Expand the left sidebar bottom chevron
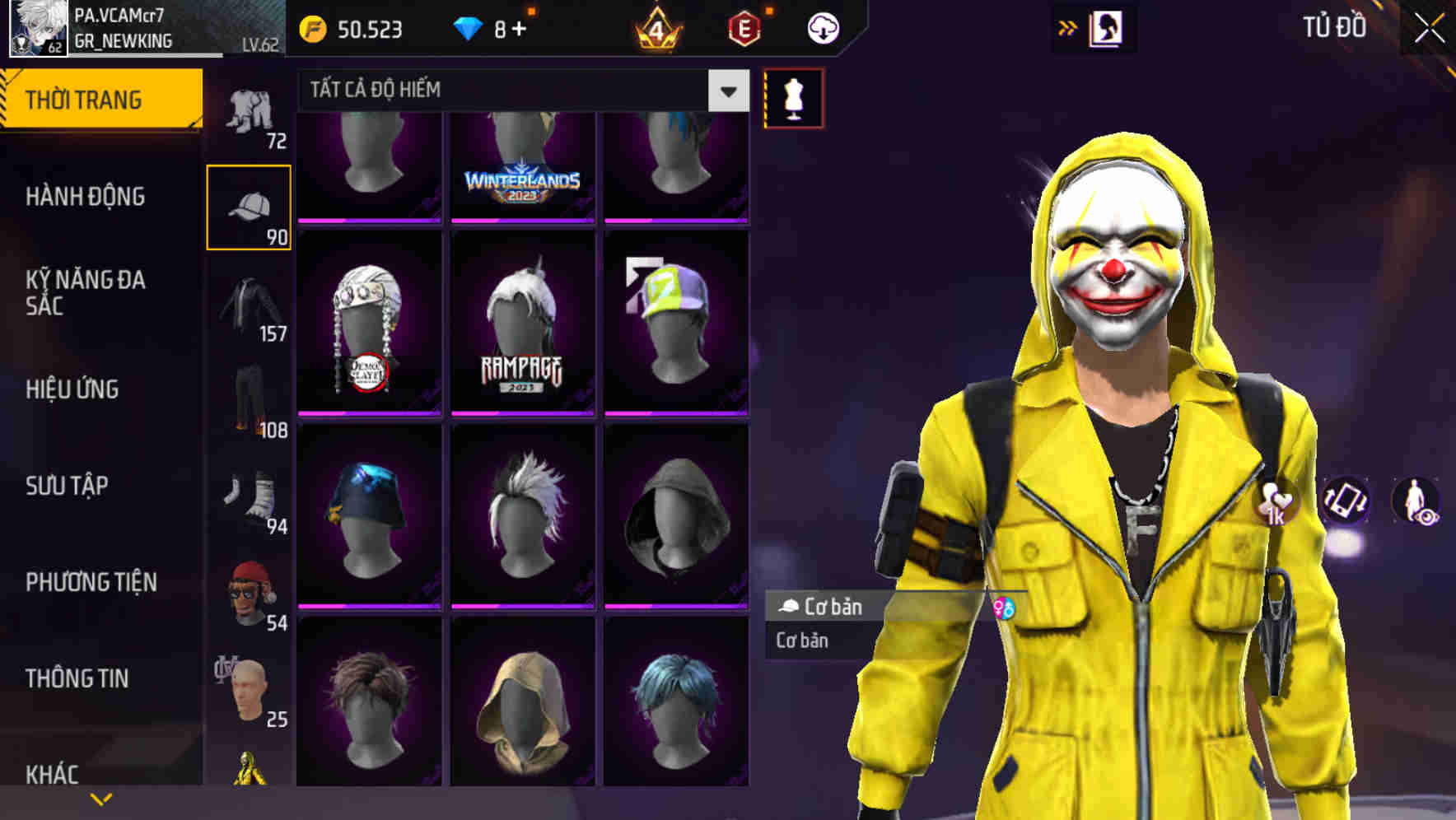 [99, 799]
